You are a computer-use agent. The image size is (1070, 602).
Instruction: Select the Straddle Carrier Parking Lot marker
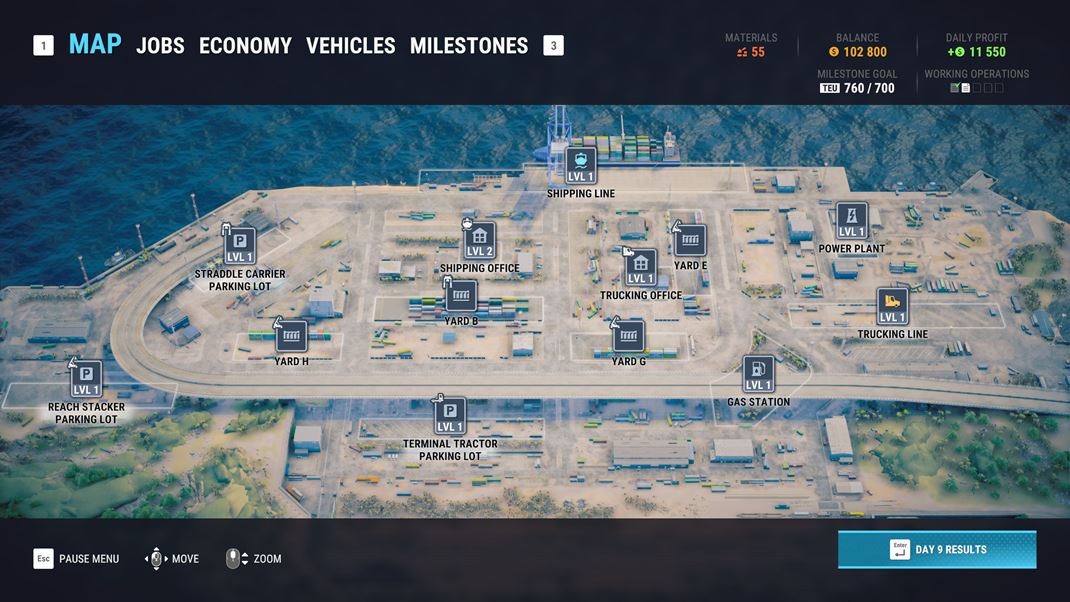[240, 246]
